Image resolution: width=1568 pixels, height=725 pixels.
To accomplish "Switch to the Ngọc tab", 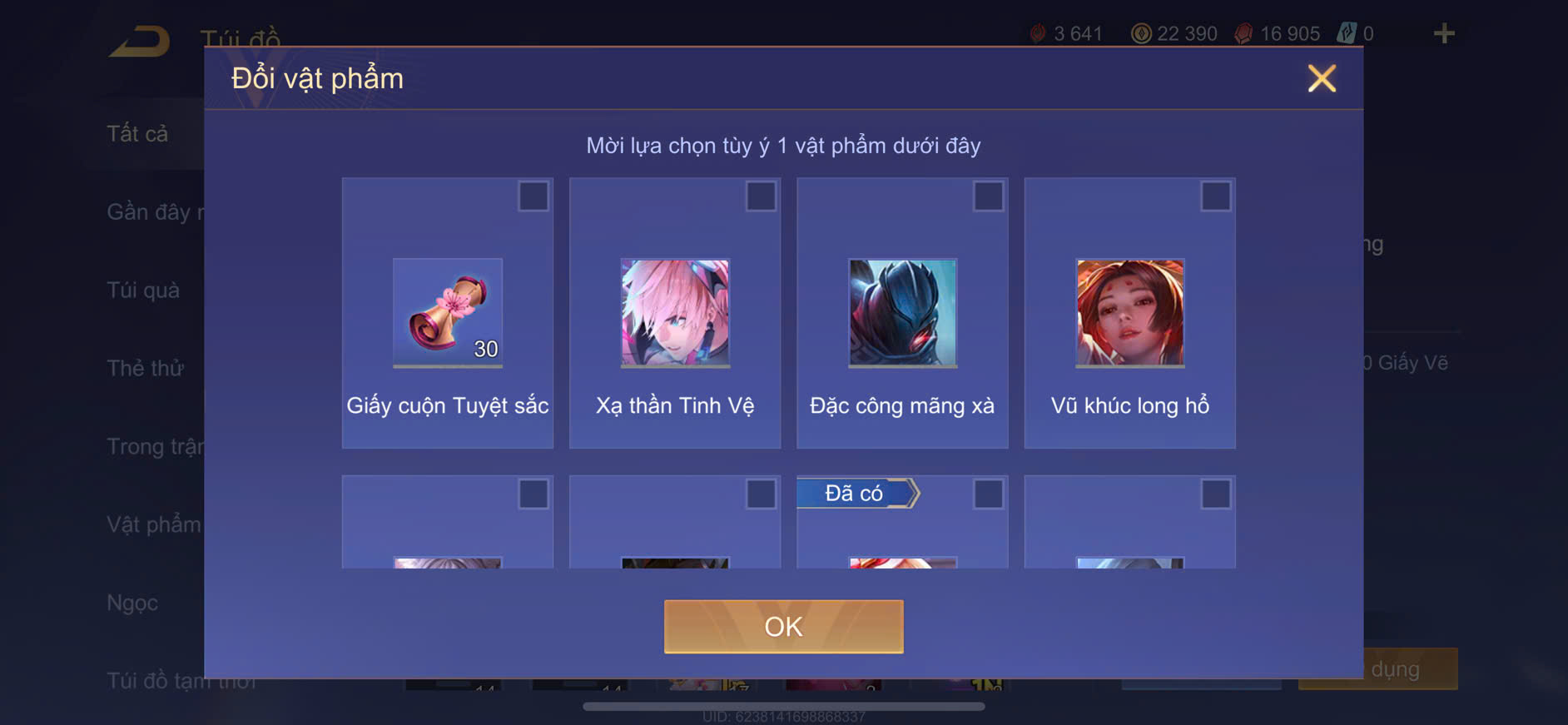I will coord(133,603).
